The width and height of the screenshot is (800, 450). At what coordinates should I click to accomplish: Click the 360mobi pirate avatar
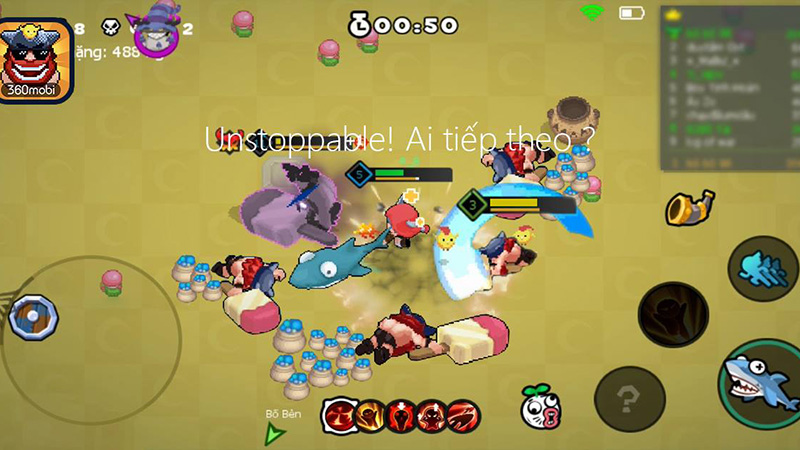click(x=36, y=60)
